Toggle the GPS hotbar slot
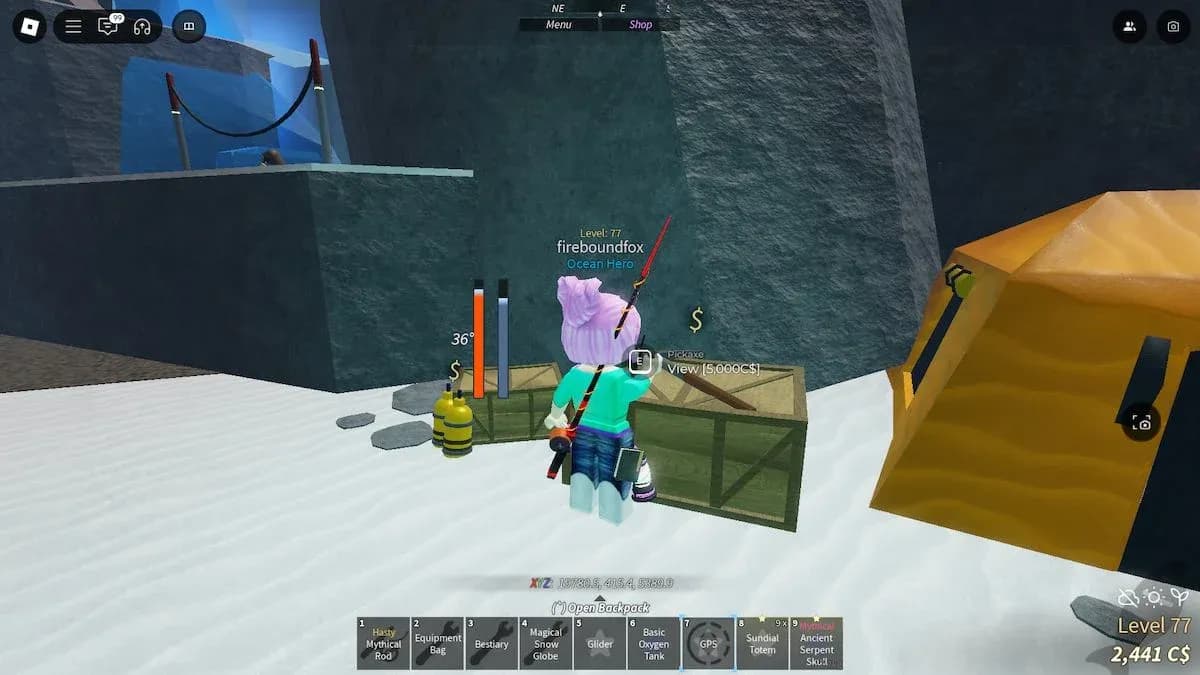 pyautogui.click(x=708, y=643)
